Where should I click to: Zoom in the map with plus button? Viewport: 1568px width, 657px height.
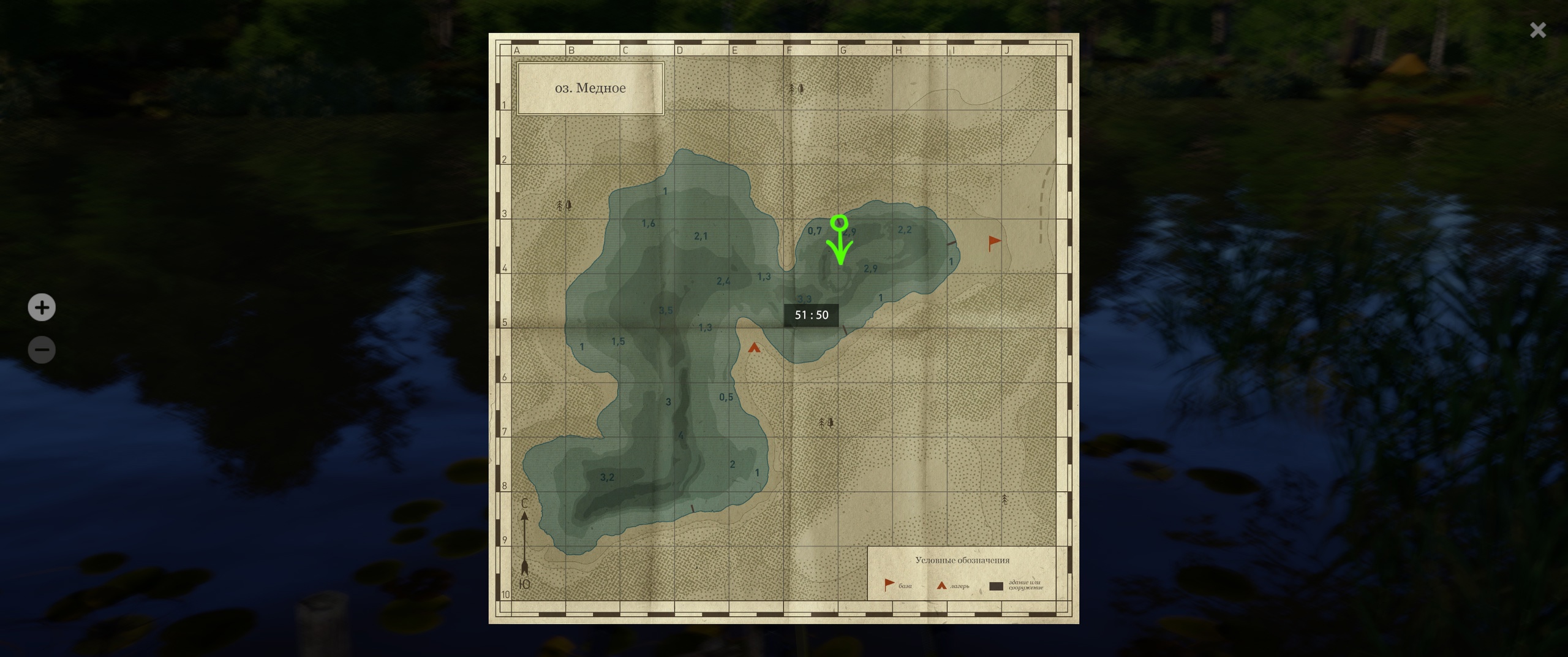(42, 307)
